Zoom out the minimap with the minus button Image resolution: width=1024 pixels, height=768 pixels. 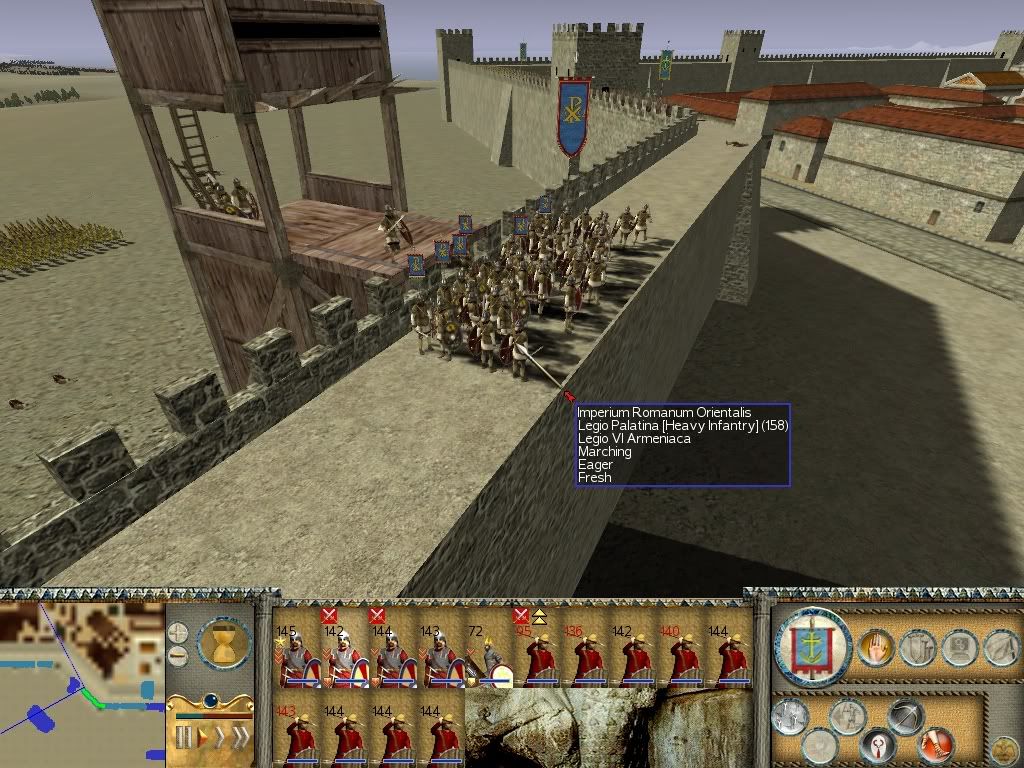pyautogui.click(x=178, y=656)
